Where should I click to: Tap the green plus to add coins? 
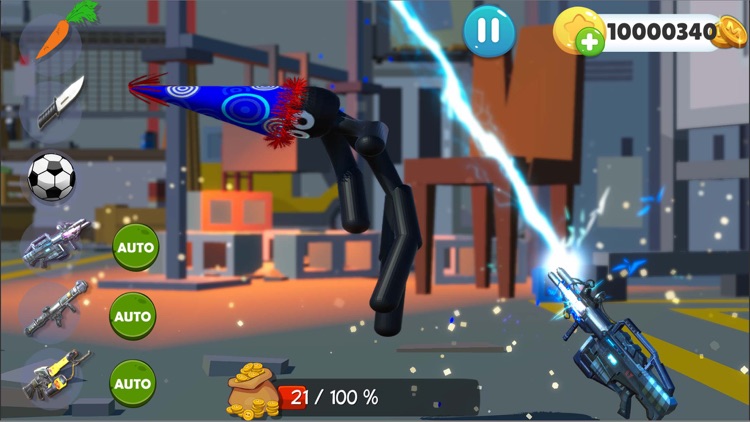(591, 41)
